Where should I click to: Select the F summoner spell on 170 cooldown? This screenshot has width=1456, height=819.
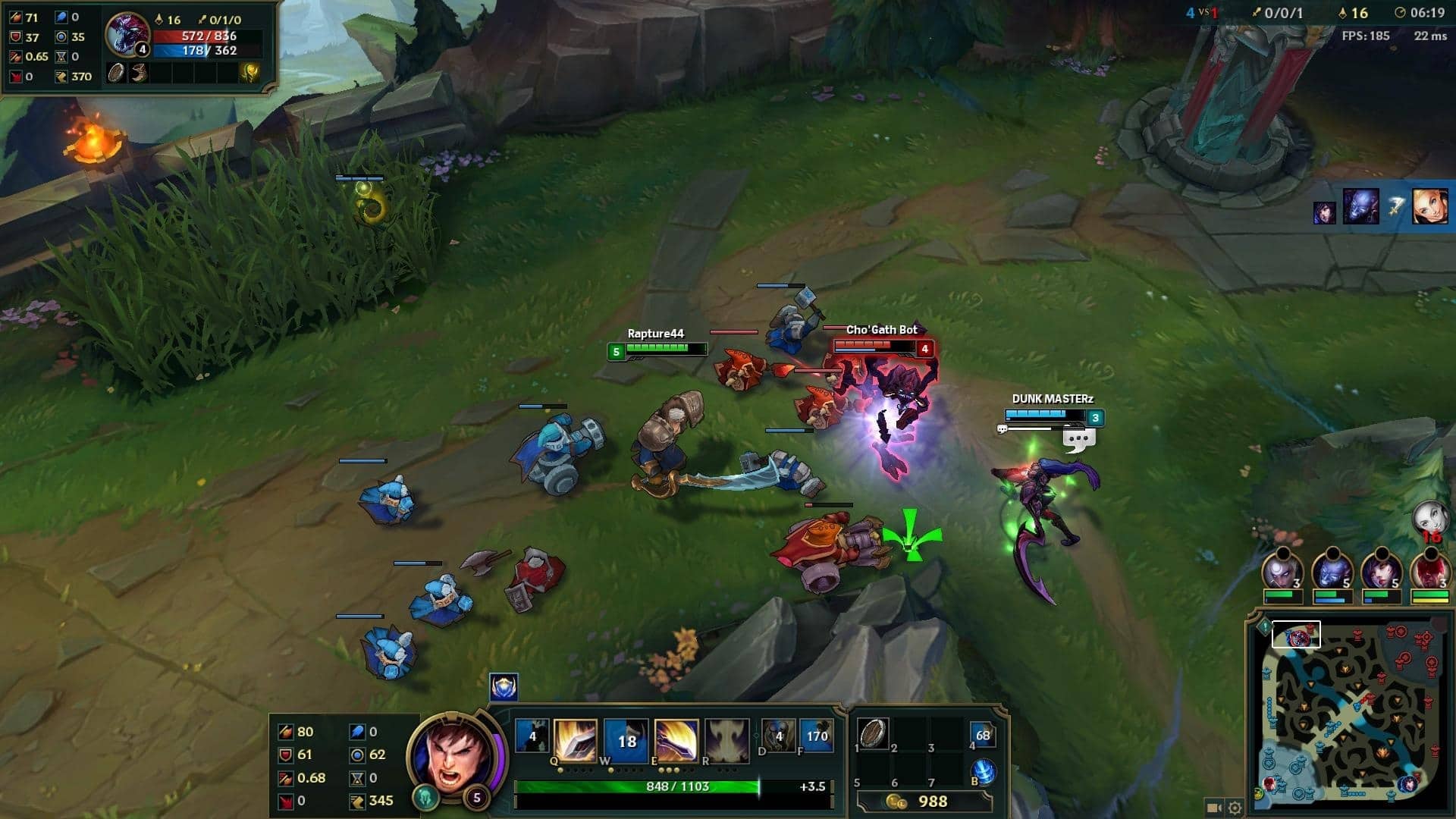(x=817, y=734)
